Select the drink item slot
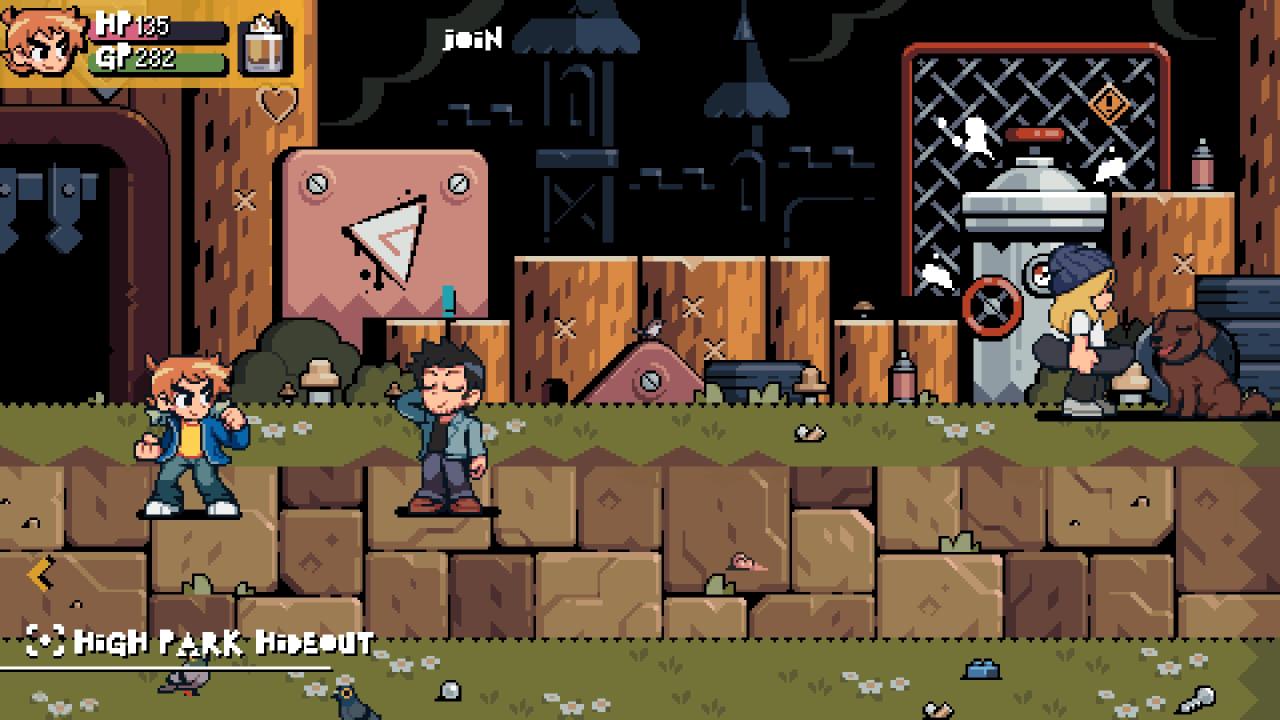 point(266,46)
